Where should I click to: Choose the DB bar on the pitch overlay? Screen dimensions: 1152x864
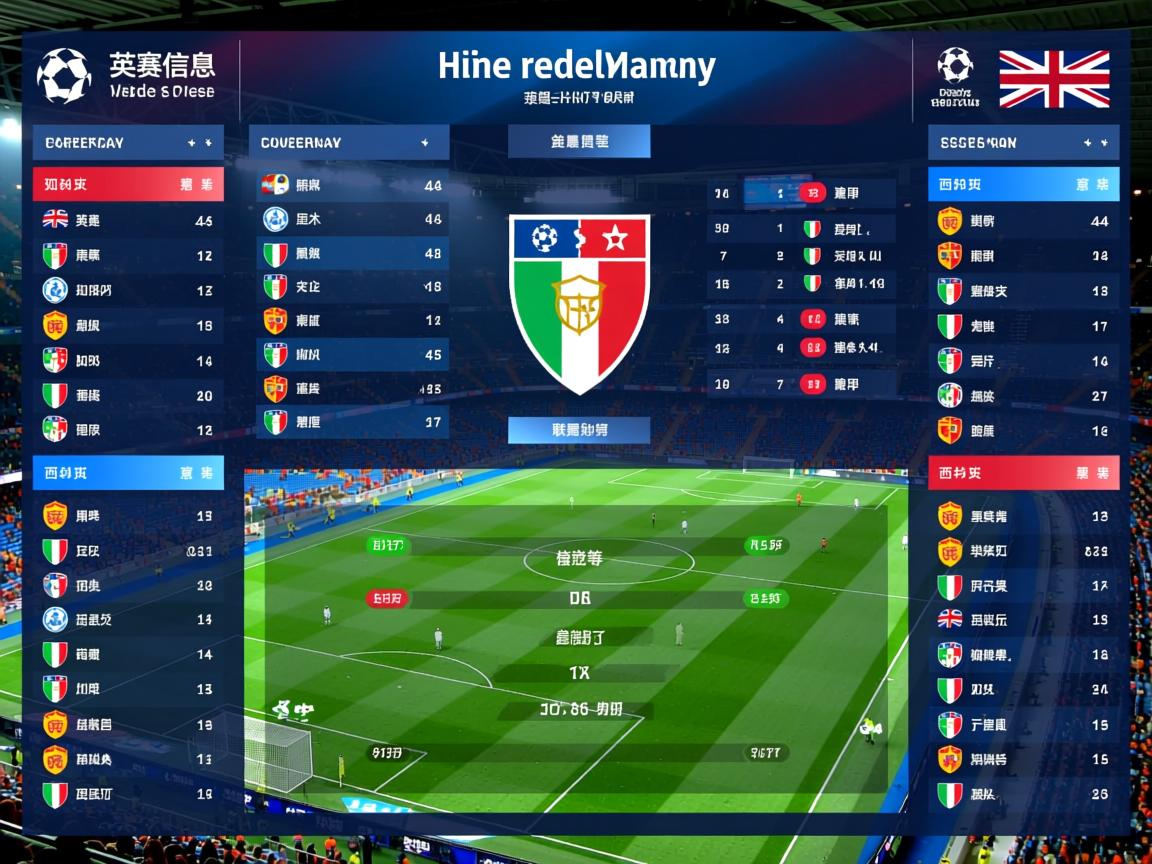click(x=579, y=599)
